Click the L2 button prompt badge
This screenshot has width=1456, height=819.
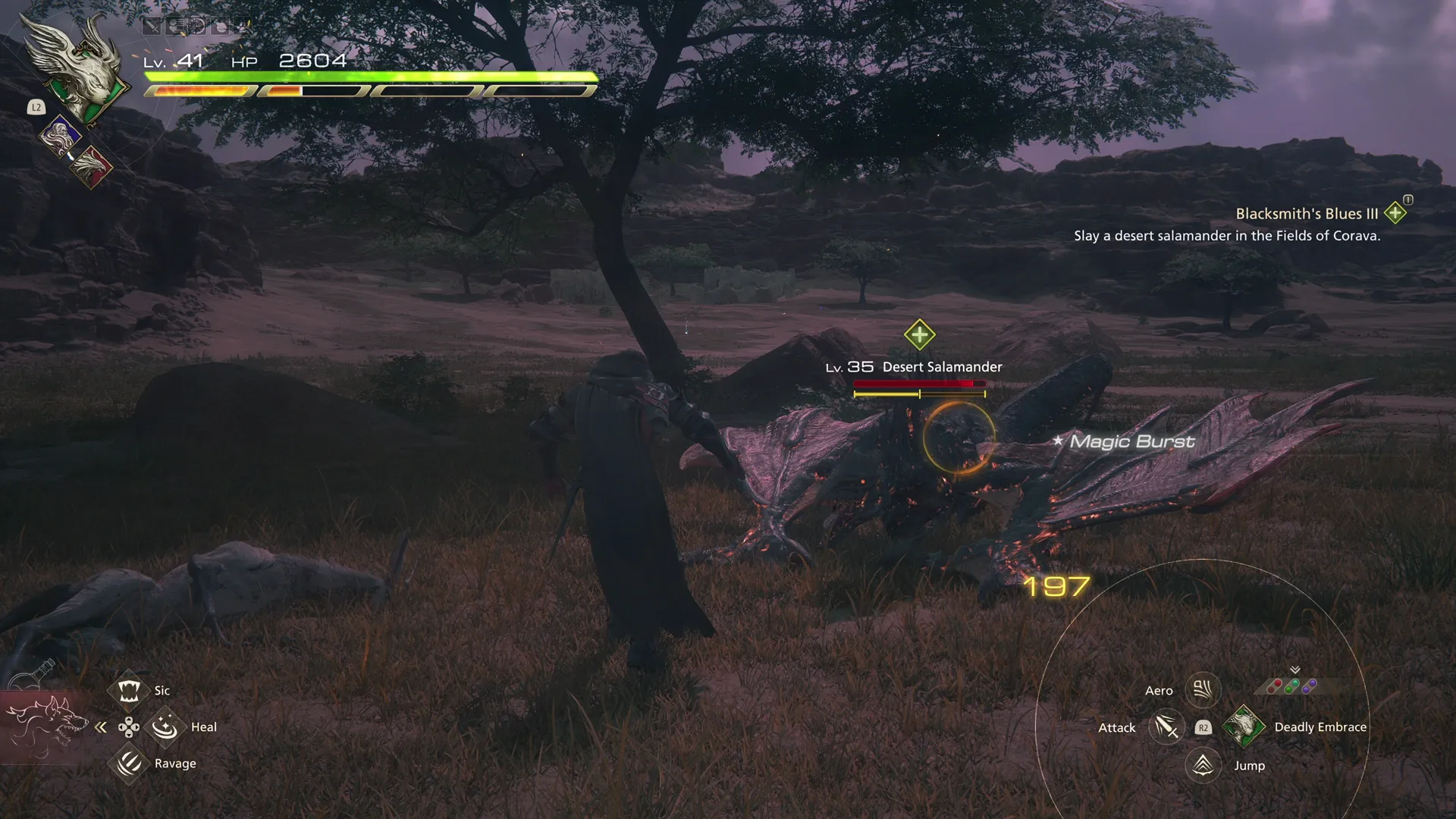click(x=35, y=108)
